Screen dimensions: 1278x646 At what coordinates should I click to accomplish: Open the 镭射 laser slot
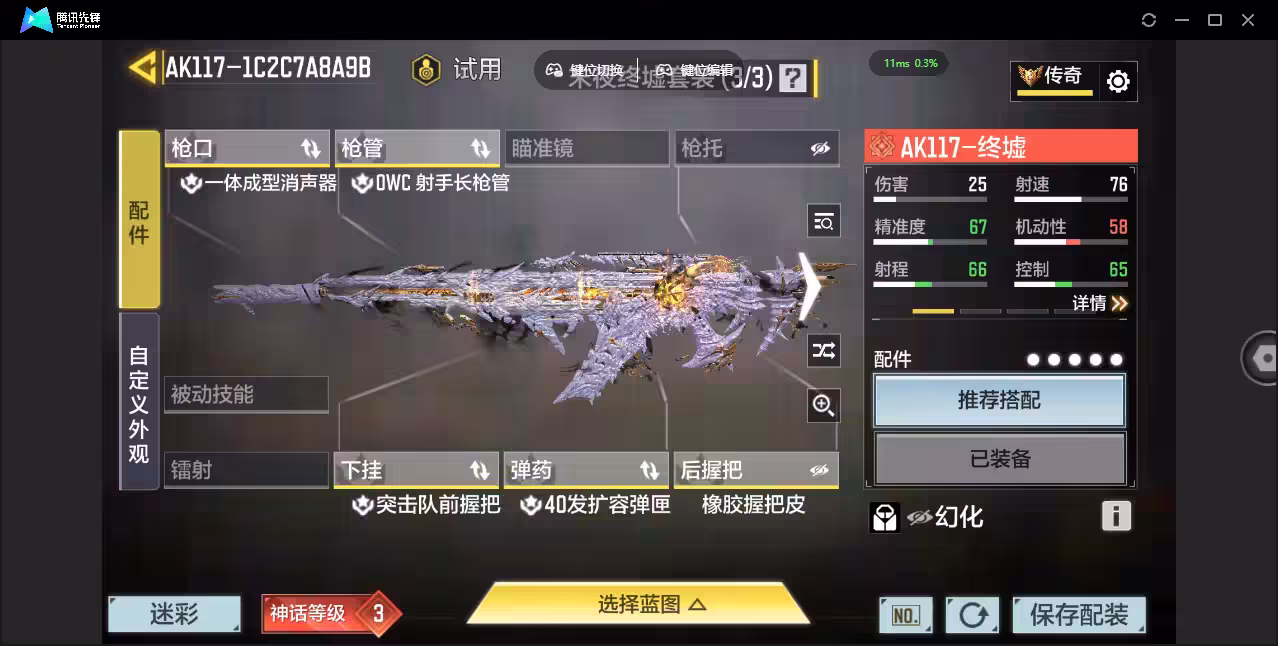click(246, 470)
